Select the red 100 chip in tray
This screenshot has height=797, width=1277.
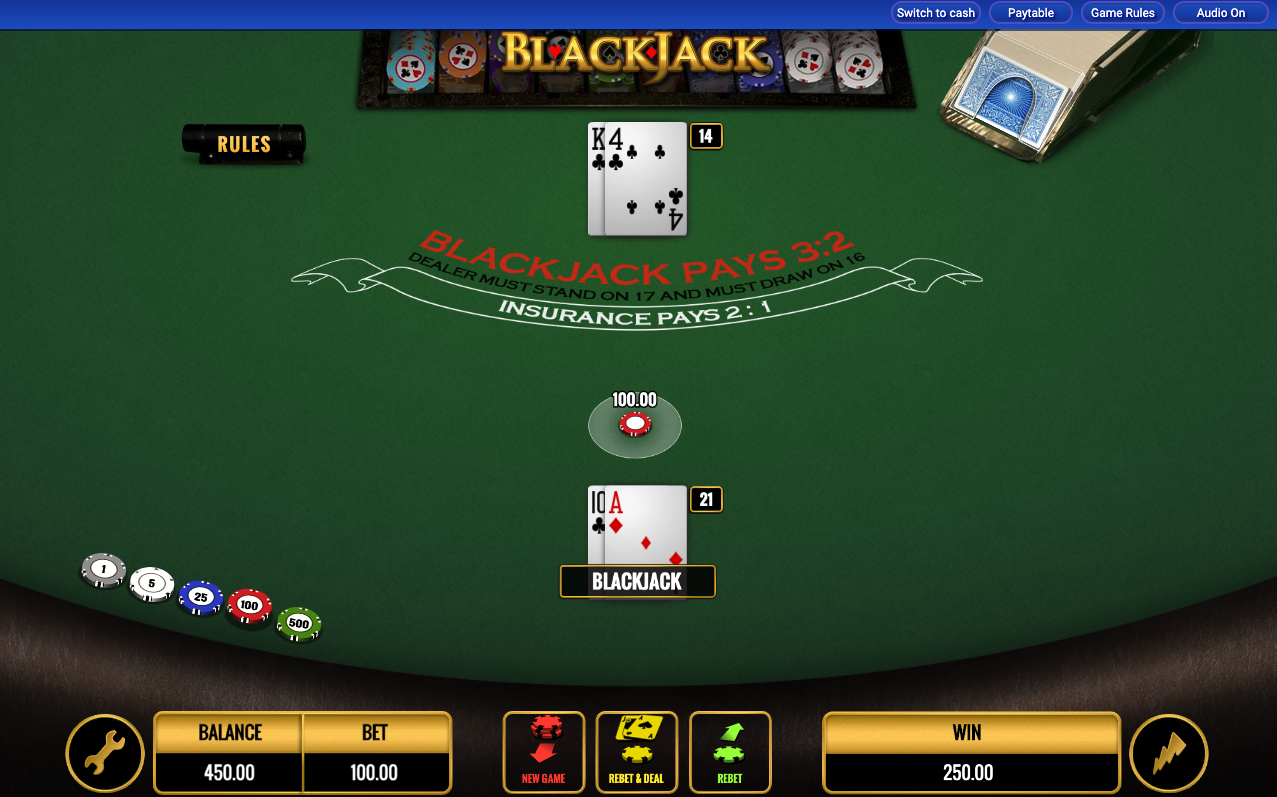249,606
